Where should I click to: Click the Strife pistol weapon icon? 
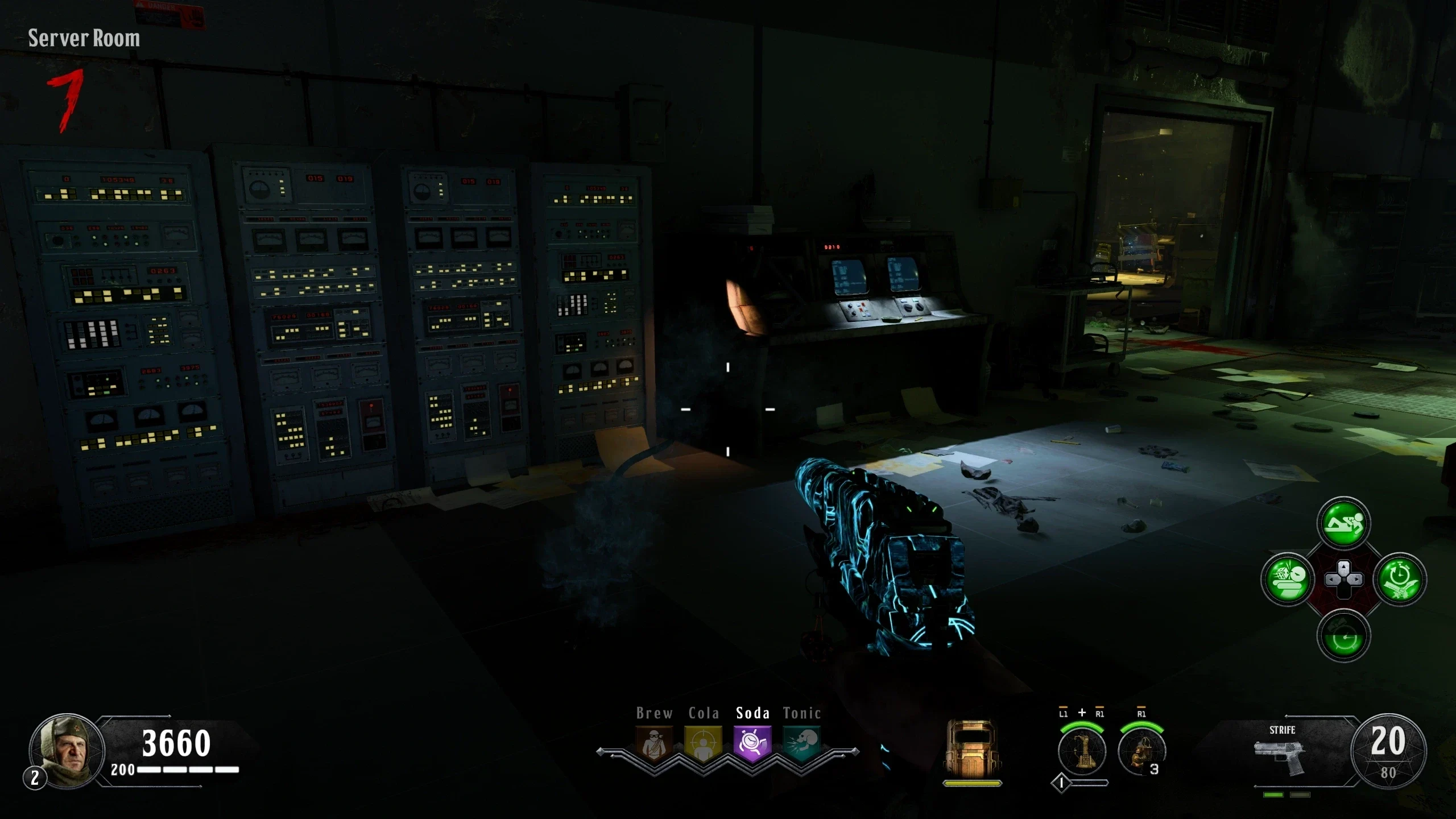coord(1280,755)
